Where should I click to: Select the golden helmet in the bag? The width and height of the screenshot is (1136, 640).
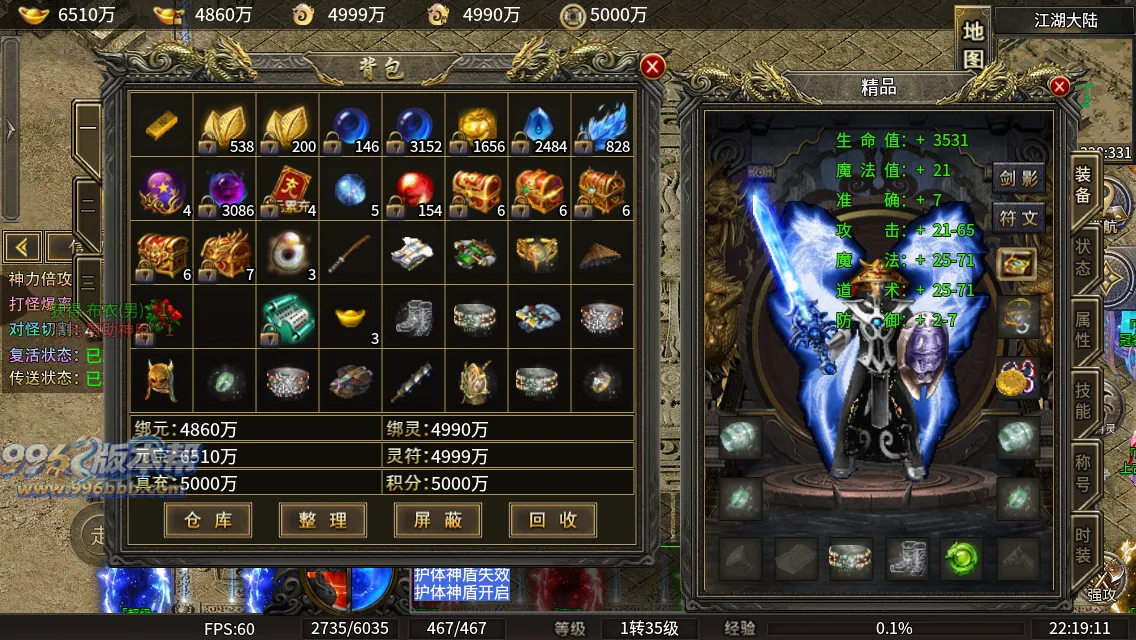(161, 381)
